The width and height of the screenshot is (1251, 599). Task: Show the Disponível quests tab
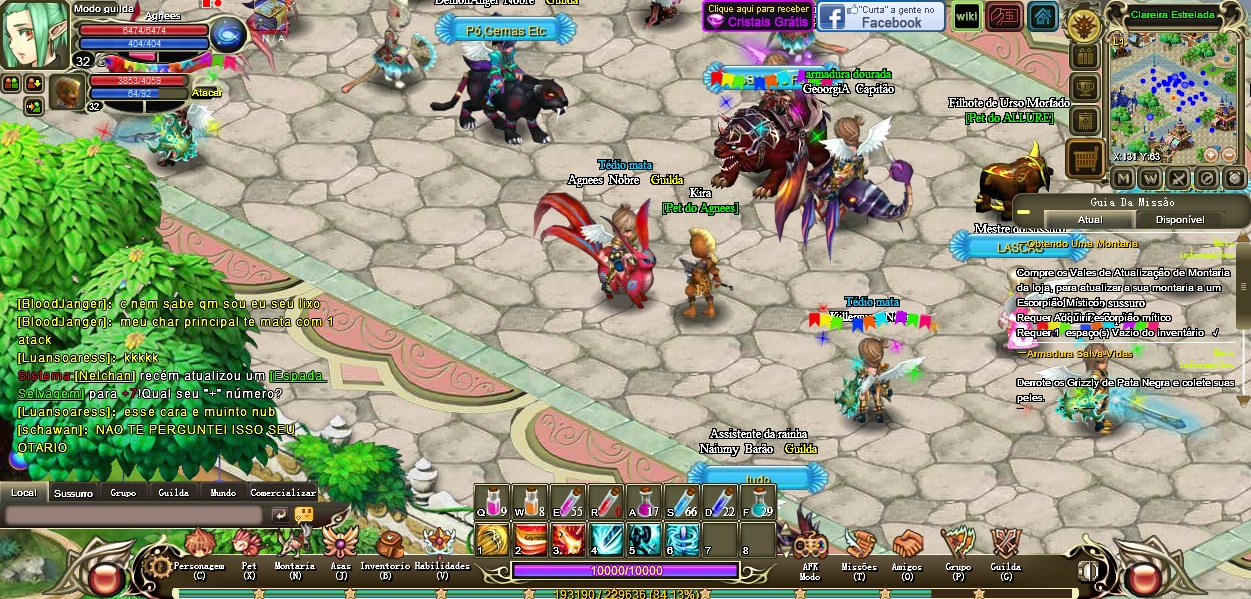(x=1179, y=220)
